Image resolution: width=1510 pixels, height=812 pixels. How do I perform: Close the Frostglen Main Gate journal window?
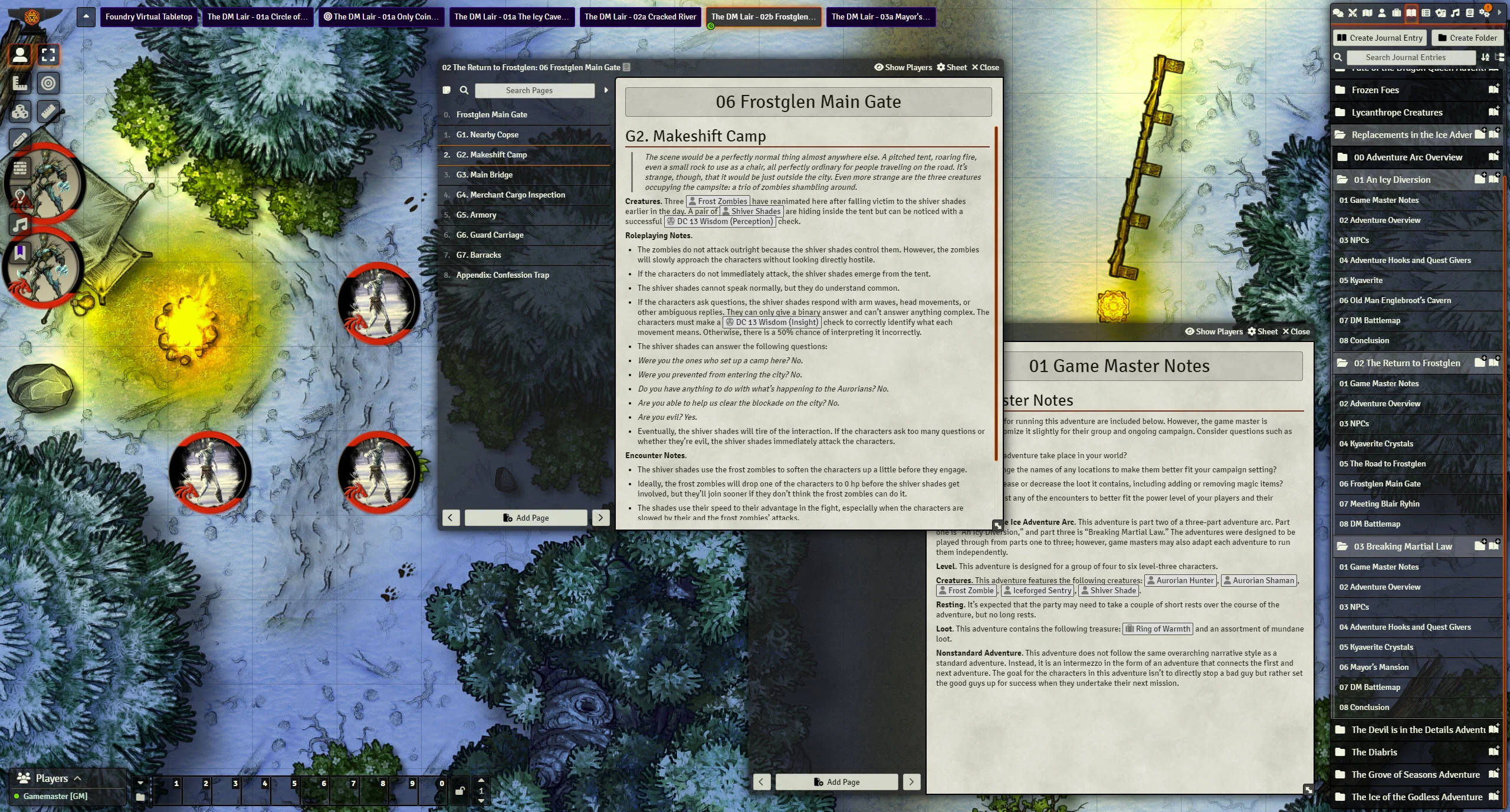pyautogui.click(x=985, y=67)
